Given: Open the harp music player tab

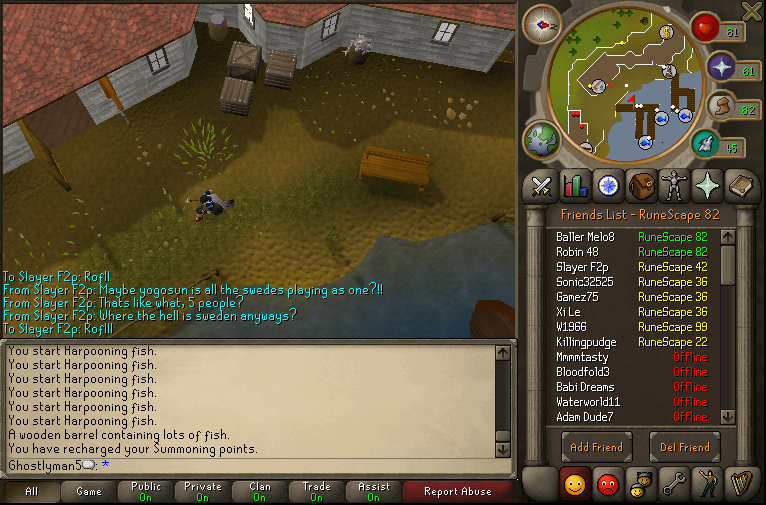Looking at the screenshot, I should tap(741, 485).
